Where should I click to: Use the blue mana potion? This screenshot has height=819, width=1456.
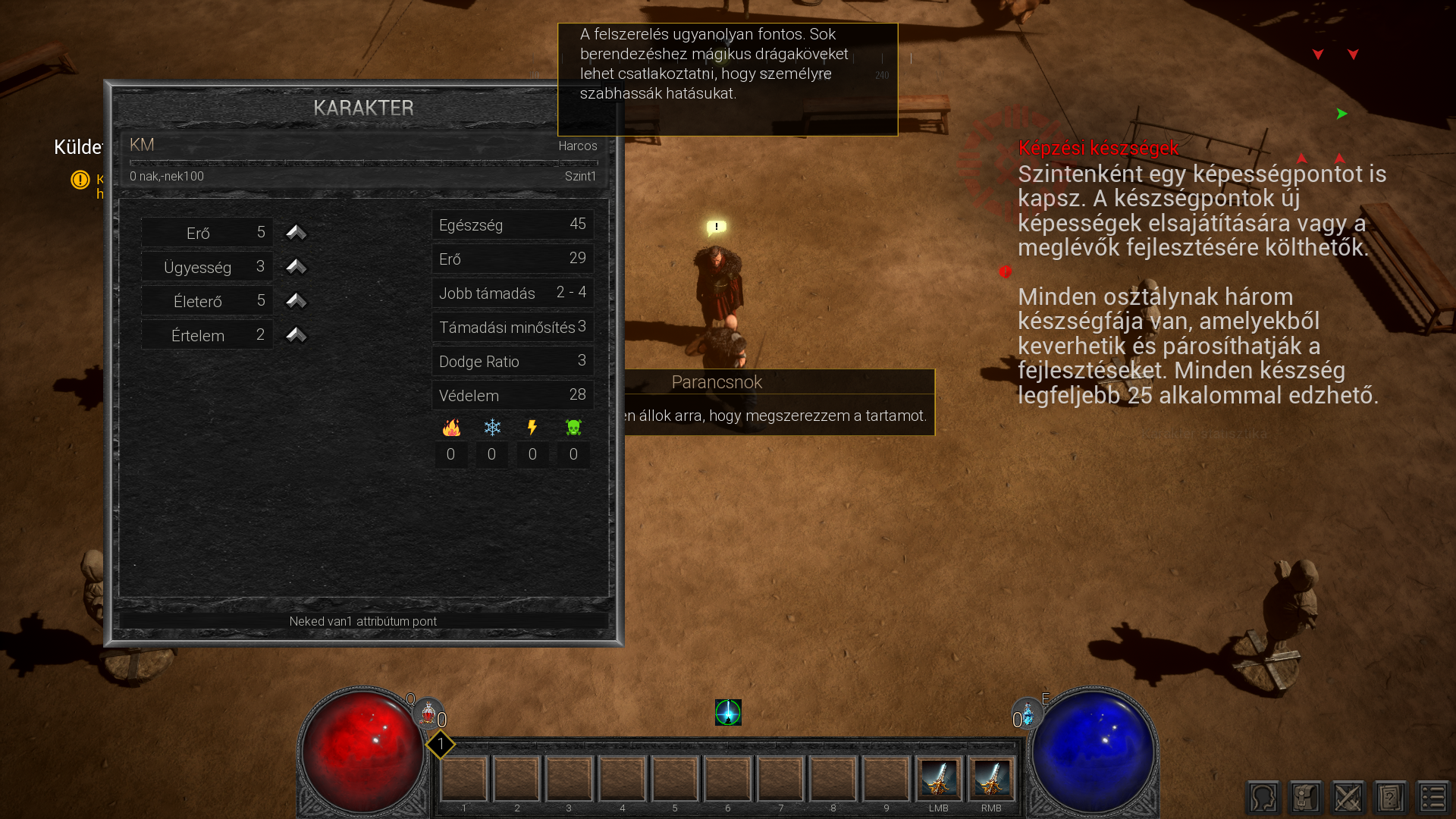point(1028,714)
